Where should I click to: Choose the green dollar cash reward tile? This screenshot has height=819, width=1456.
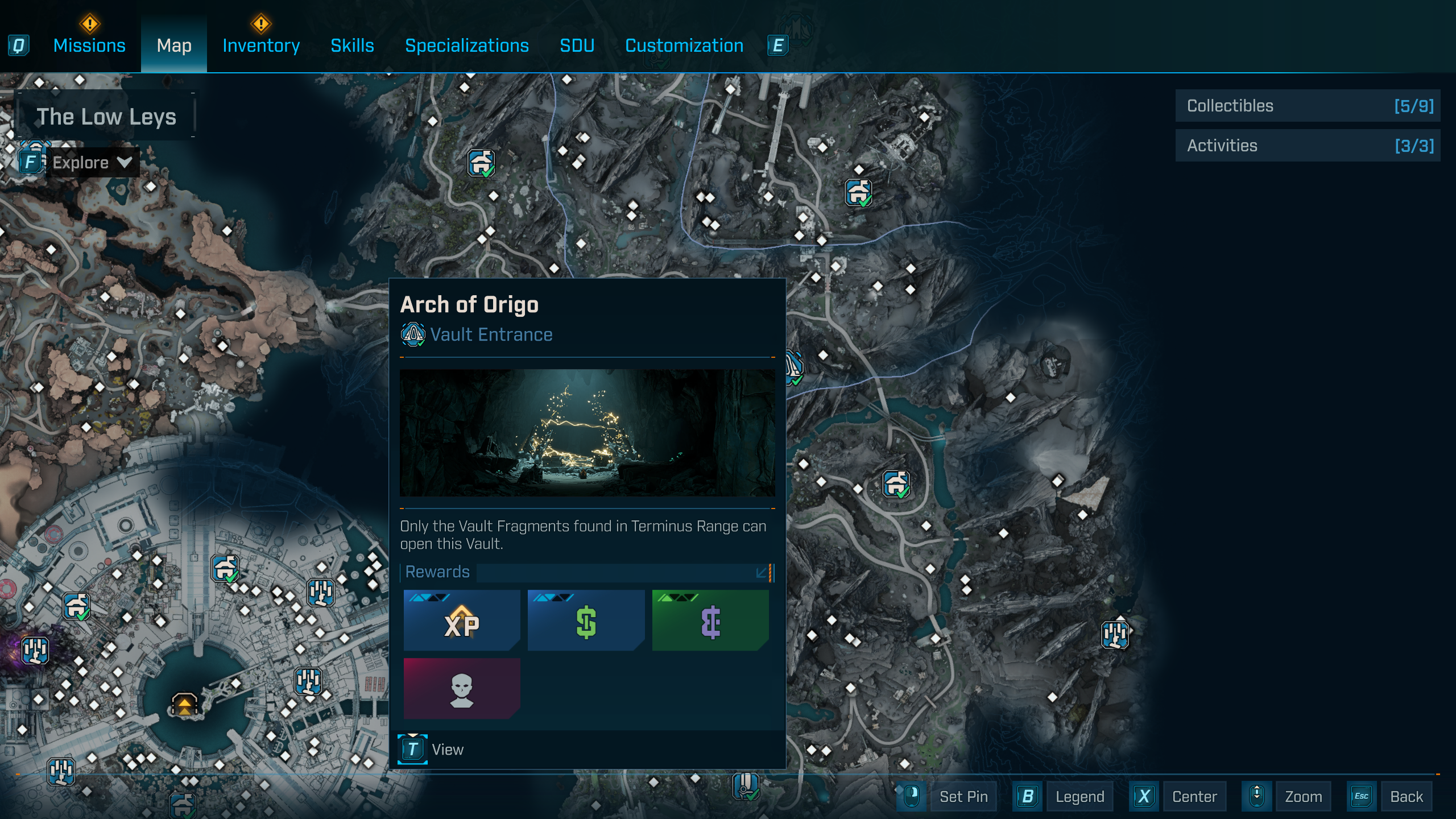point(586,620)
